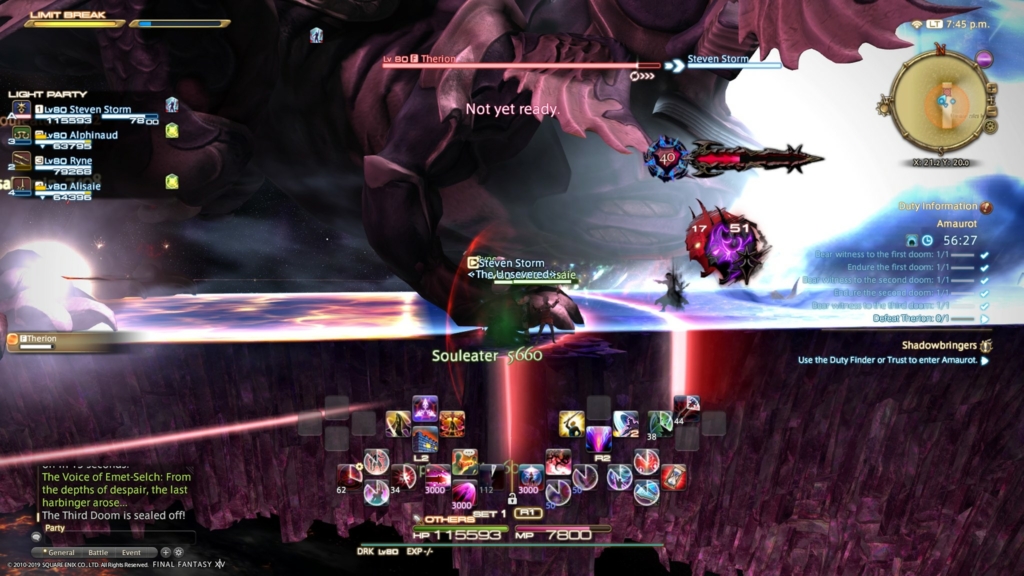Click the minimap zoom-in plus button
Viewport: 1024px width, 576px height.
tap(992, 88)
